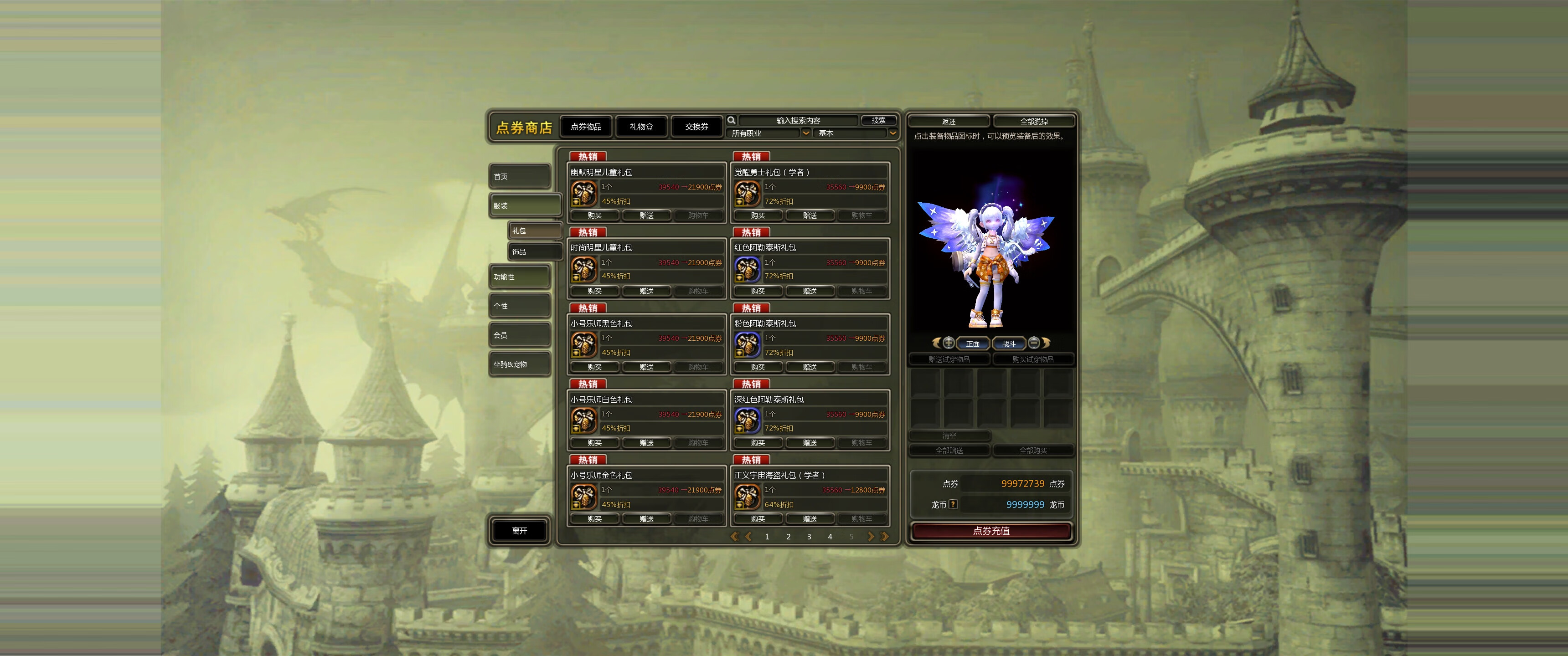Viewport: 1568px width, 656px height.
Task: Click the 全部脱掉 button
Action: [x=1034, y=122]
